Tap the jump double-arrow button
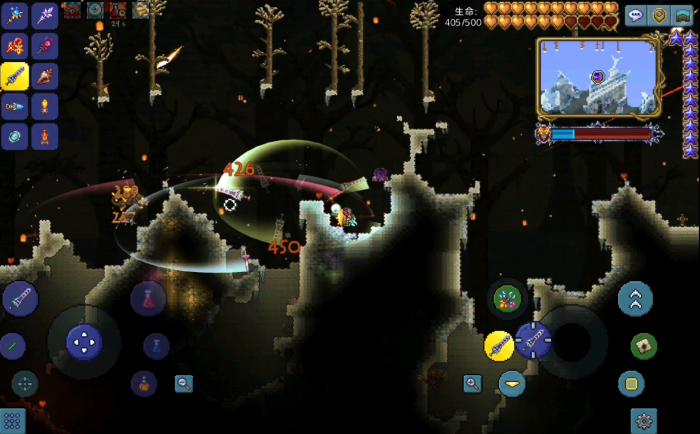The image size is (700, 434). click(635, 298)
